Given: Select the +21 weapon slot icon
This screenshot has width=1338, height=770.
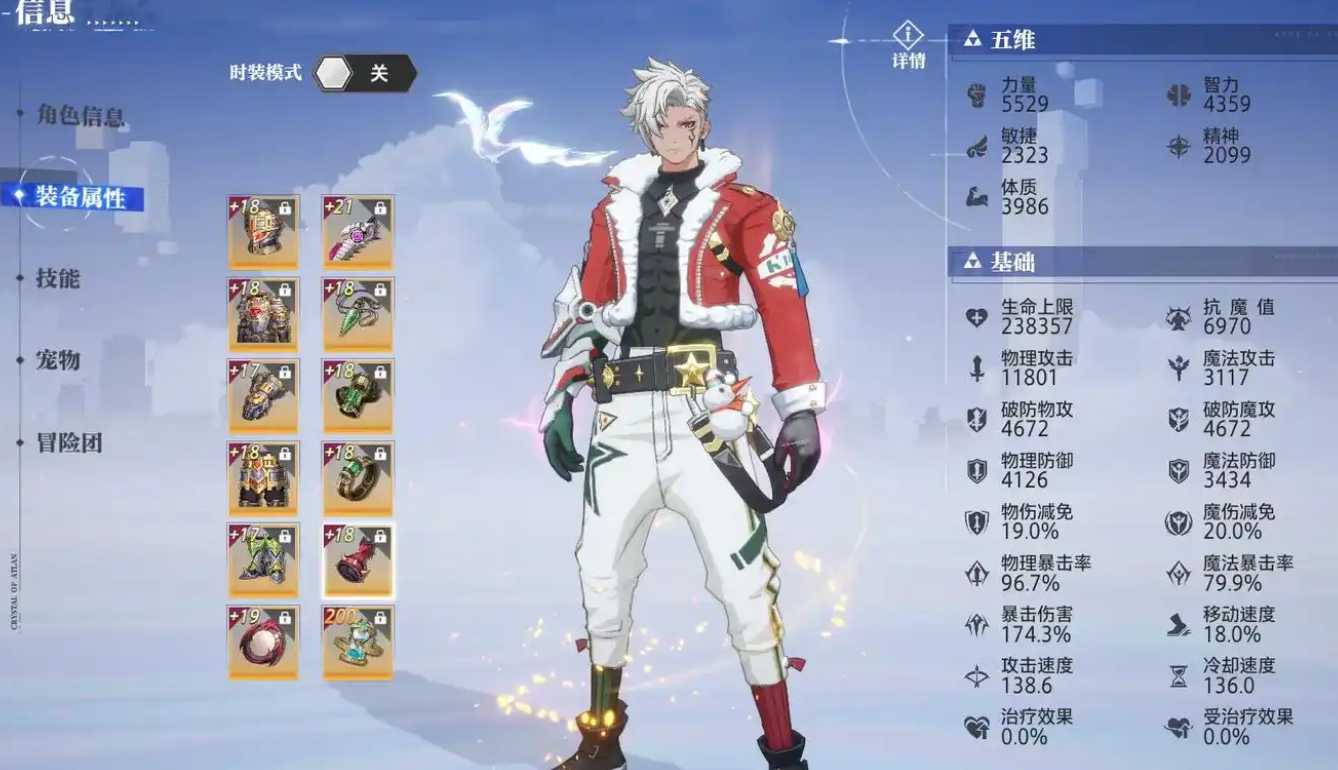Looking at the screenshot, I should (x=358, y=231).
